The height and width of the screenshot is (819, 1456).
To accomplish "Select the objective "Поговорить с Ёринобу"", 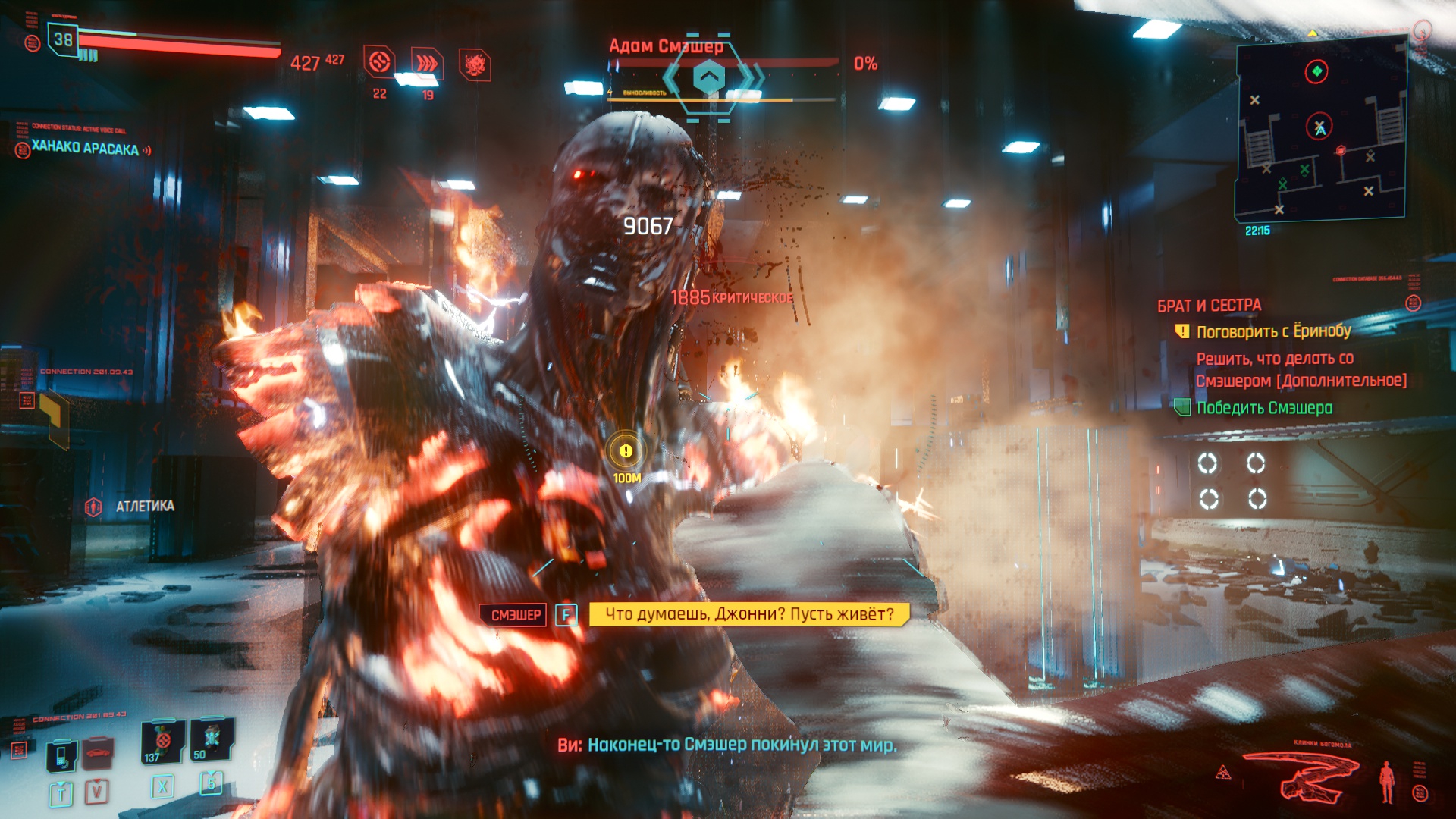I will coord(1273,331).
